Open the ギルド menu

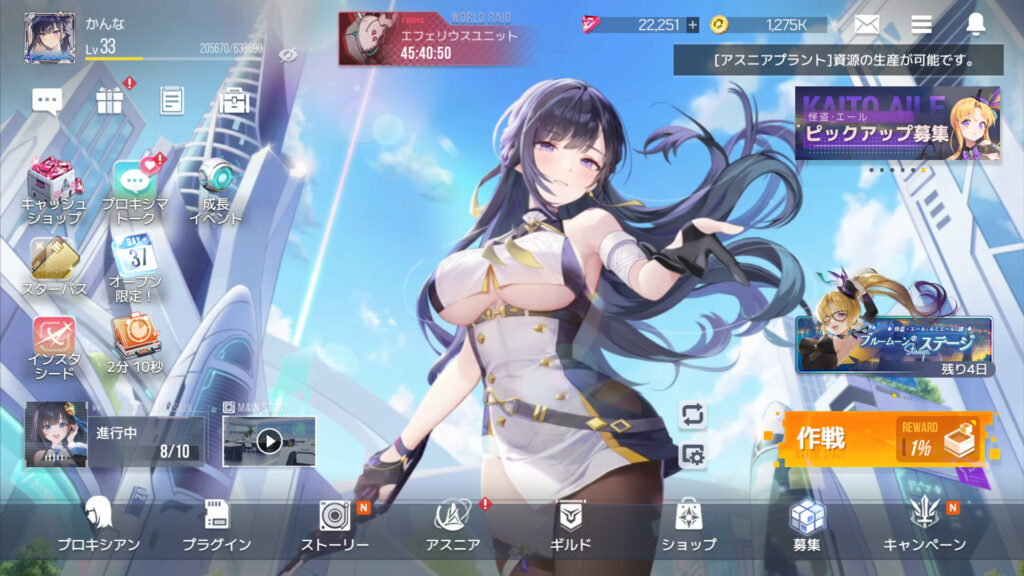[x=571, y=525]
